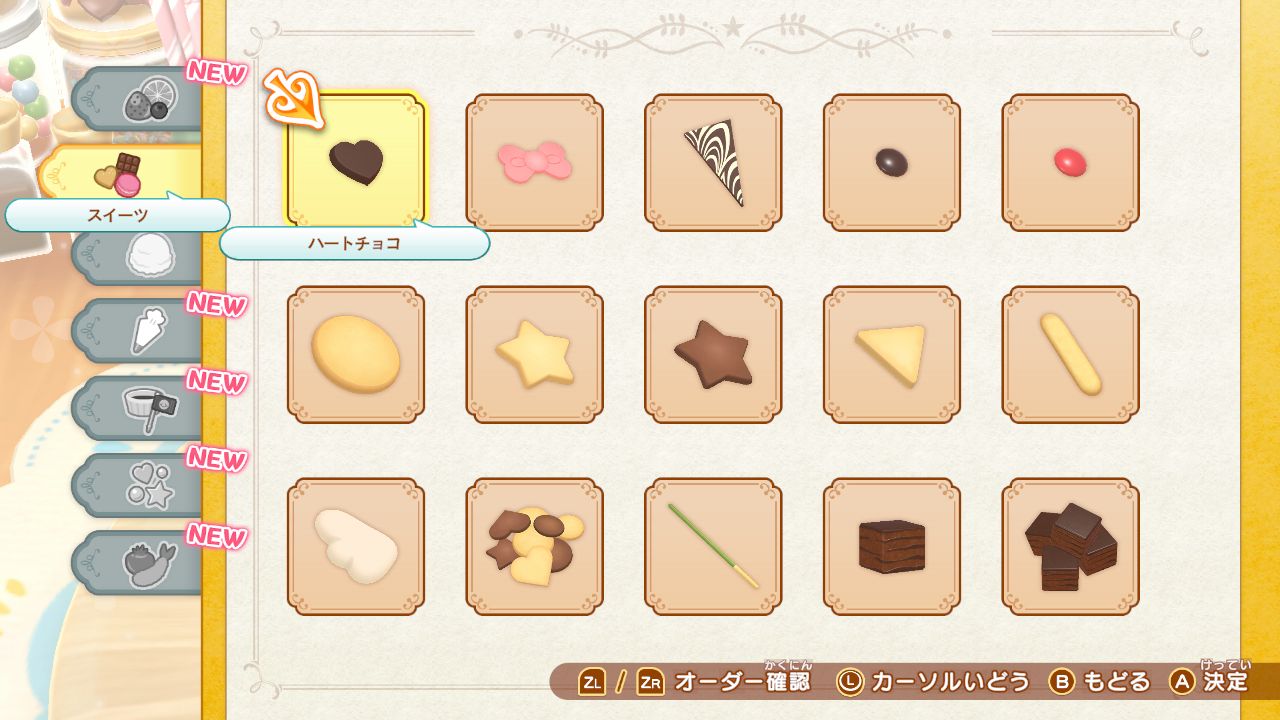Viewport: 1280px width, 720px height.
Task: Choose the zebra-striped chocolate wafer cone
Action: 714,163
